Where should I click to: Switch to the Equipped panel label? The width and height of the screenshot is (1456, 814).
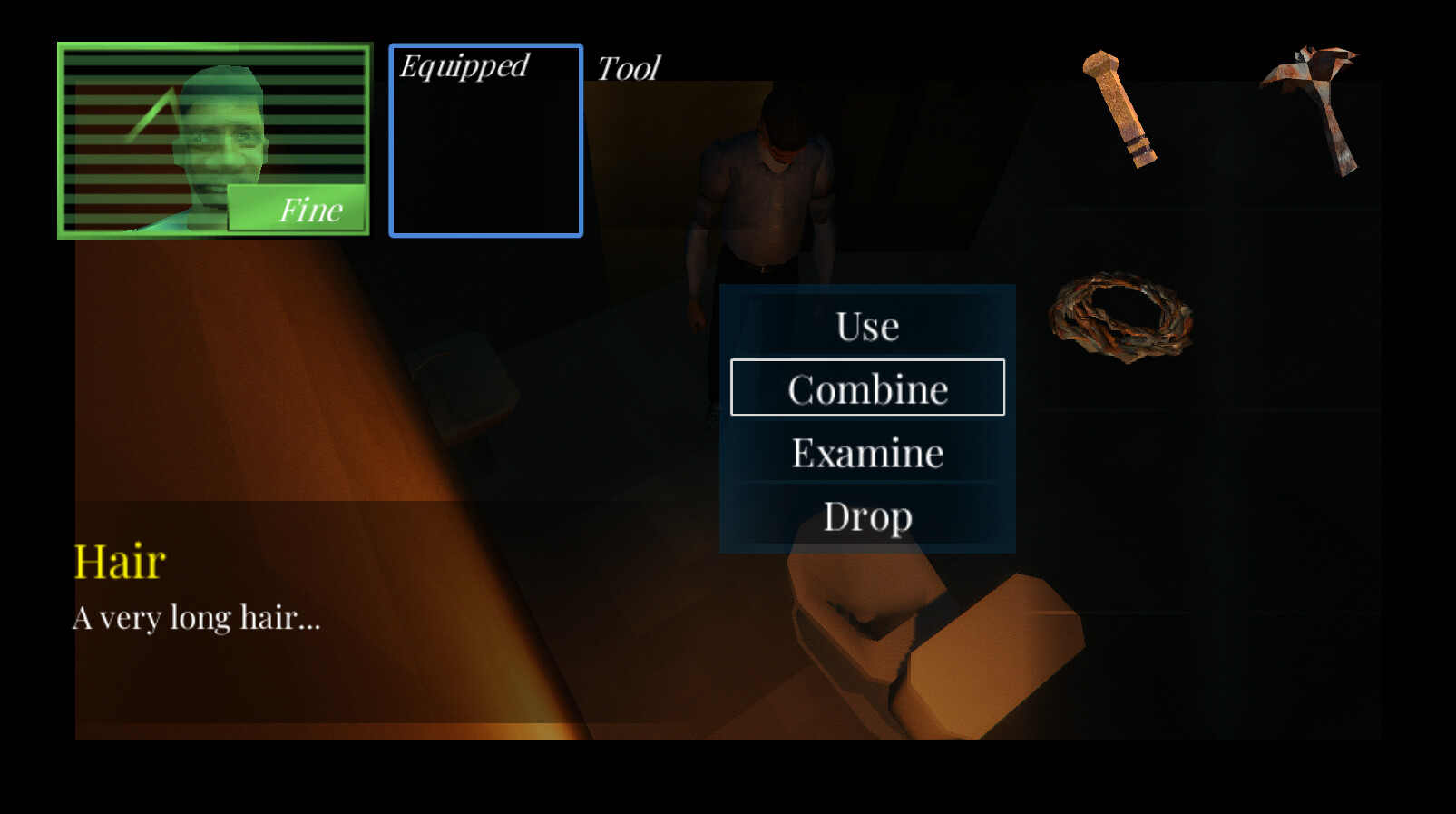pos(465,64)
